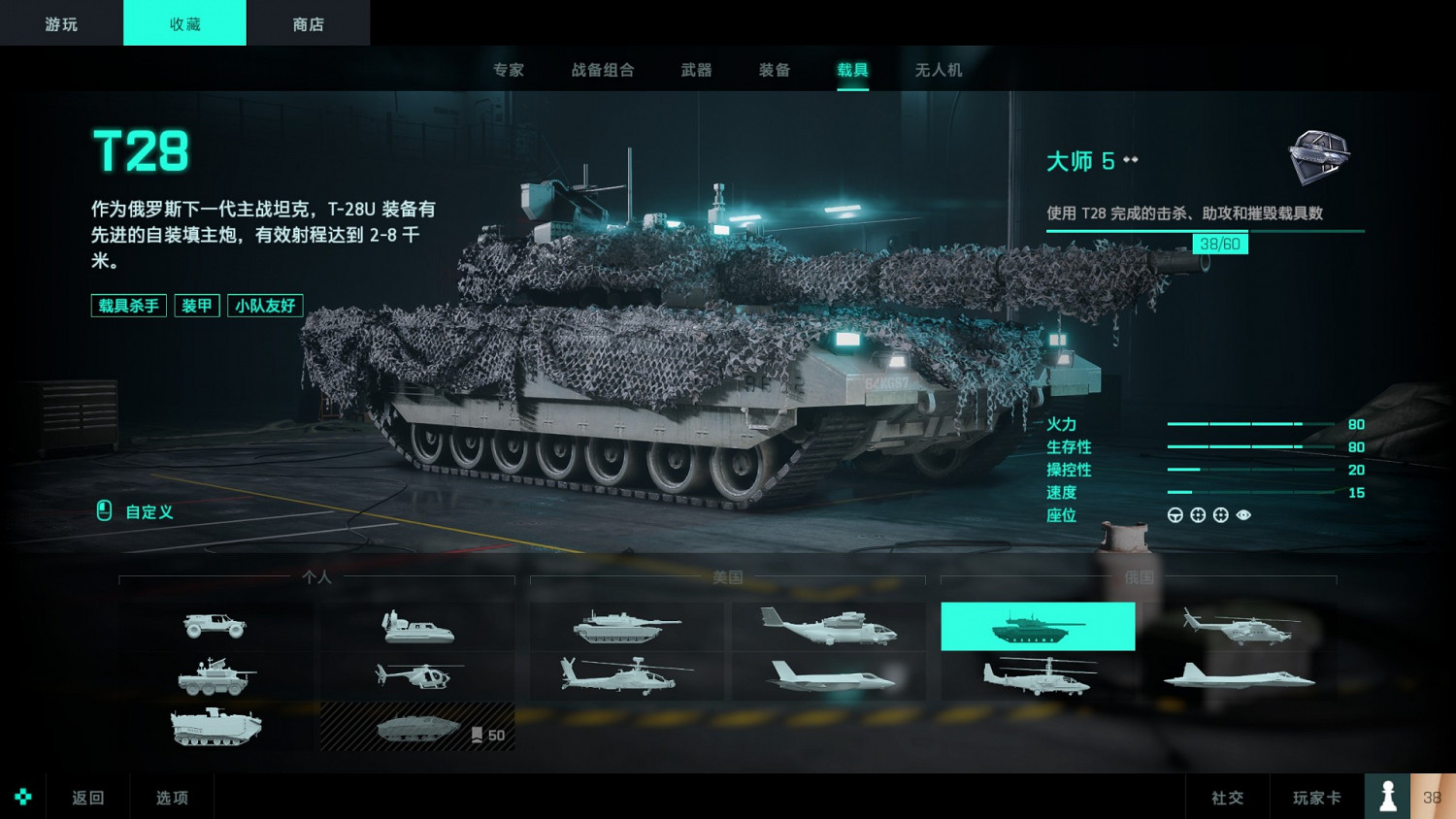Image resolution: width=1456 pixels, height=819 pixels.
Task: Switch to the 武器 tab
Action: coord(695,69)
